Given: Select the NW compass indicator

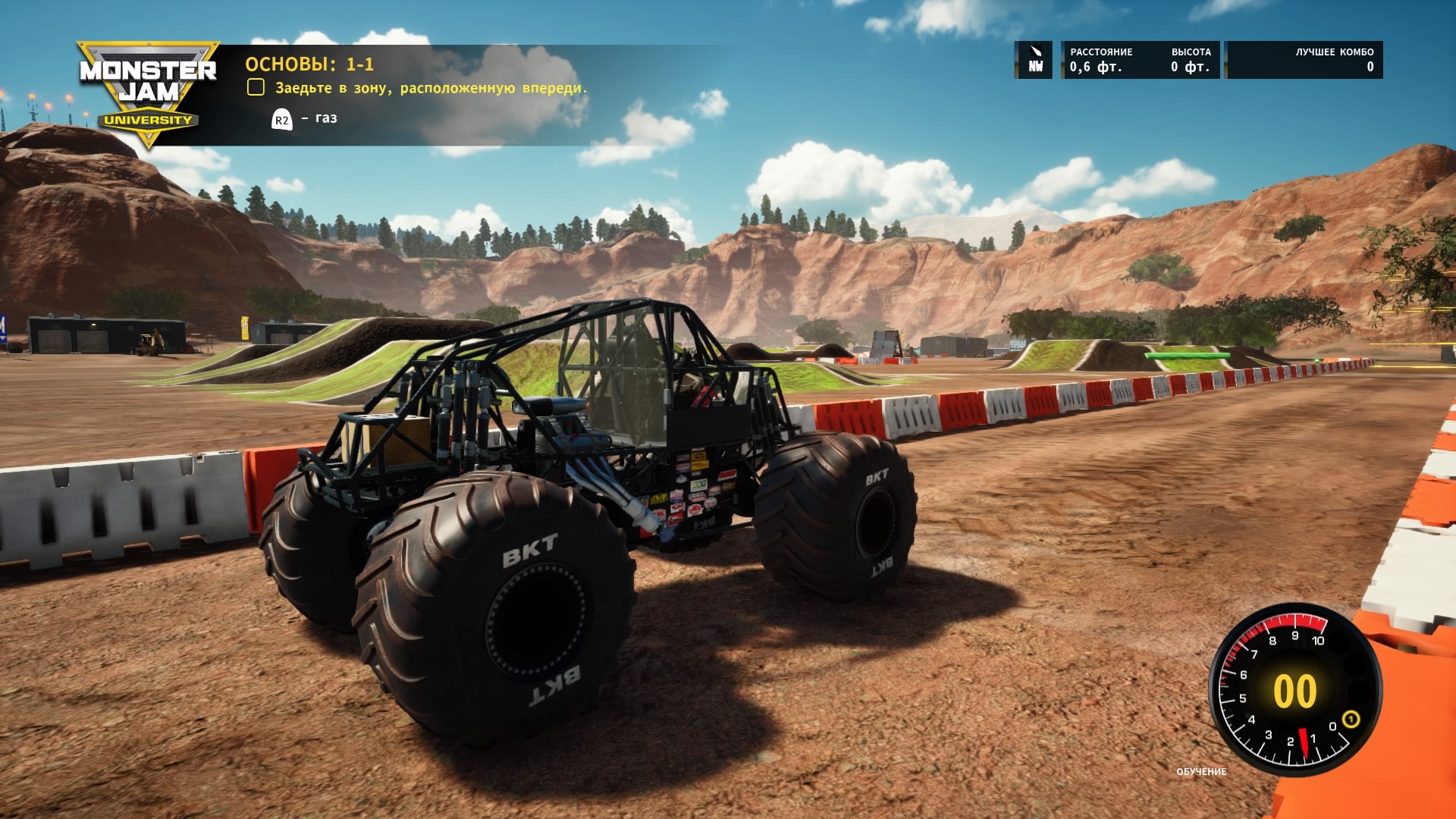Looking at the screenshot, I should point(1034,60).
